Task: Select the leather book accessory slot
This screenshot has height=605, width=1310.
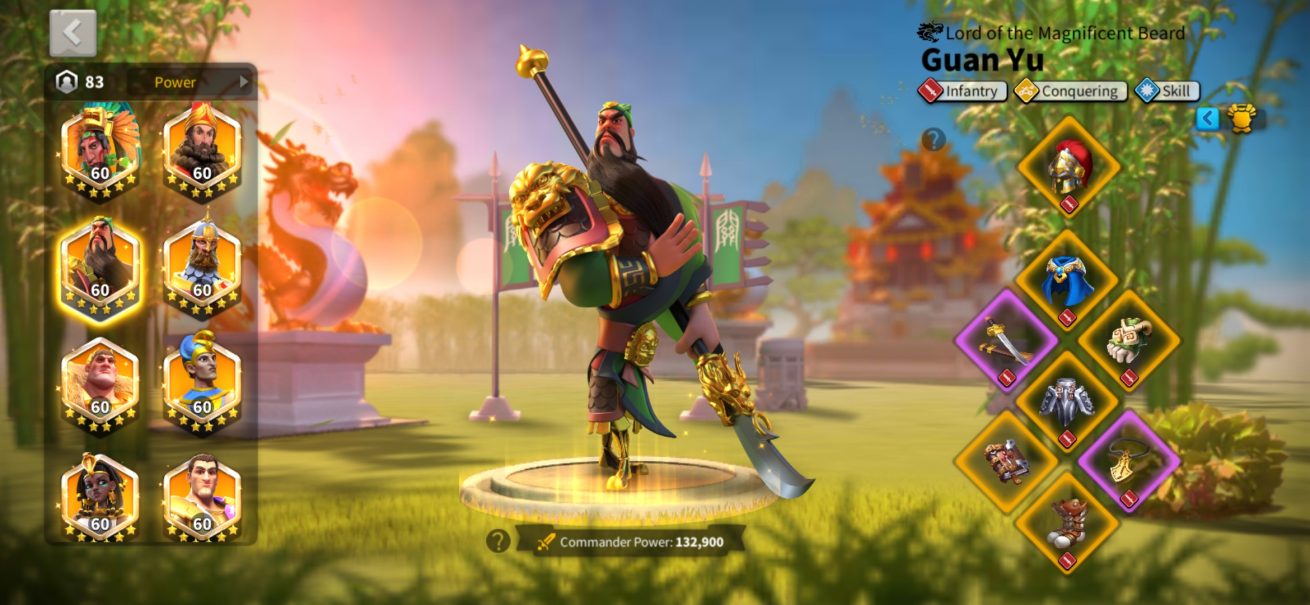Action: [1006, 461]
